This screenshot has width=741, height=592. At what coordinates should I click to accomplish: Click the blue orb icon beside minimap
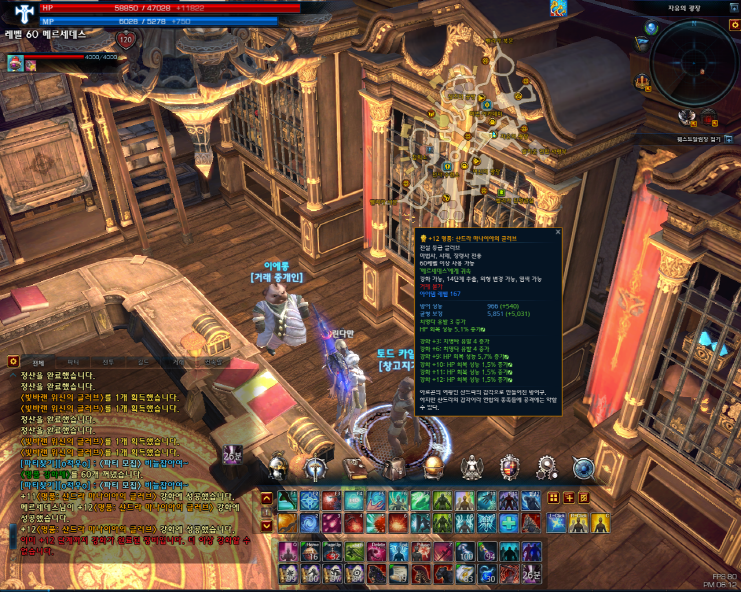point(651,28)
